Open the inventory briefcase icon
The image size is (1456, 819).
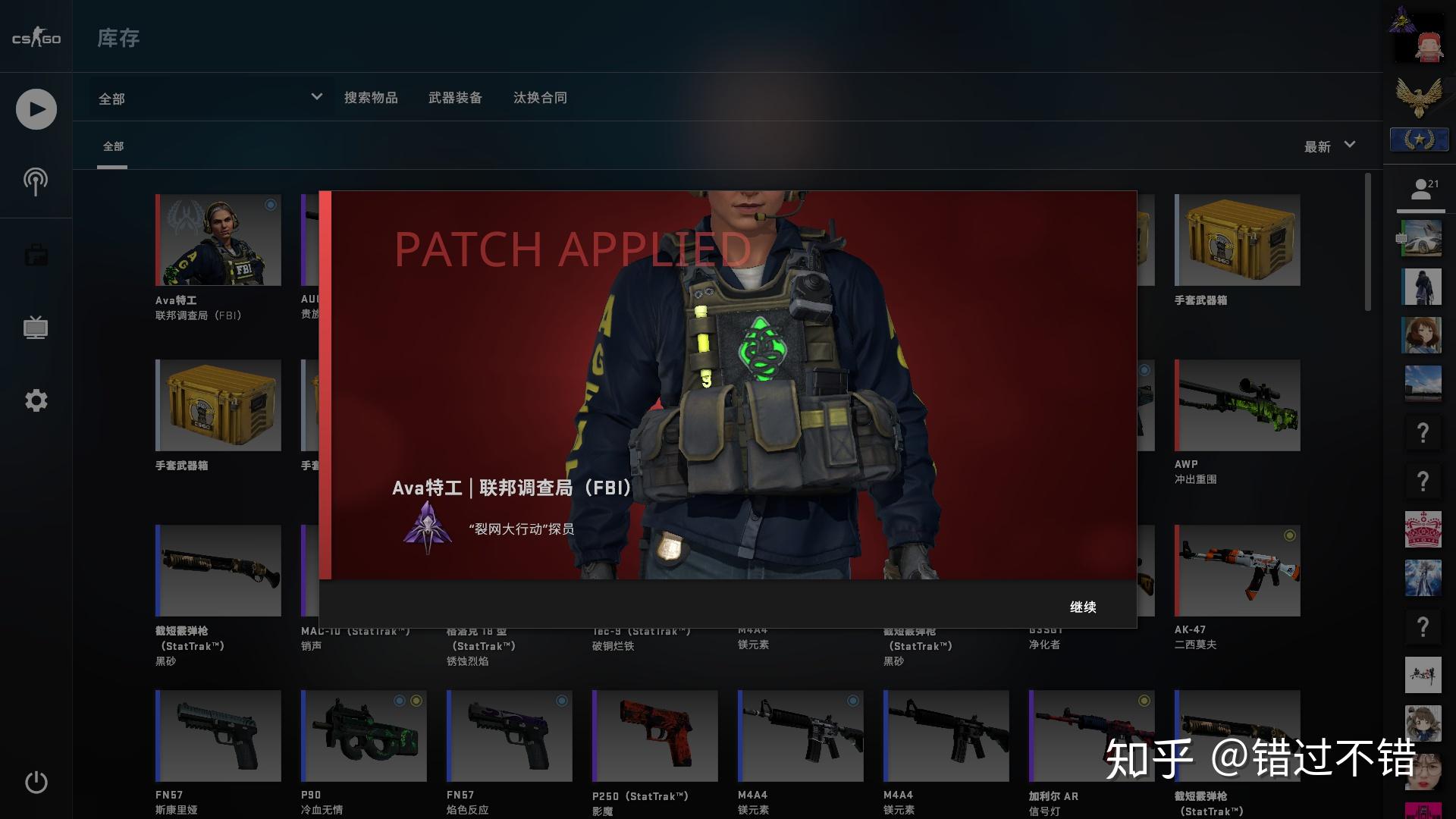pyautogui.click(x=35, y=254)
